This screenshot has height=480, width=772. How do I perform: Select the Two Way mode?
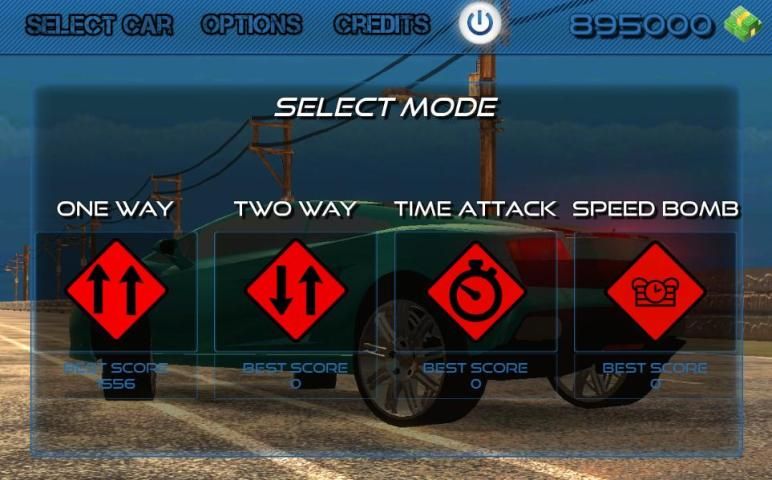coord(295,290)
